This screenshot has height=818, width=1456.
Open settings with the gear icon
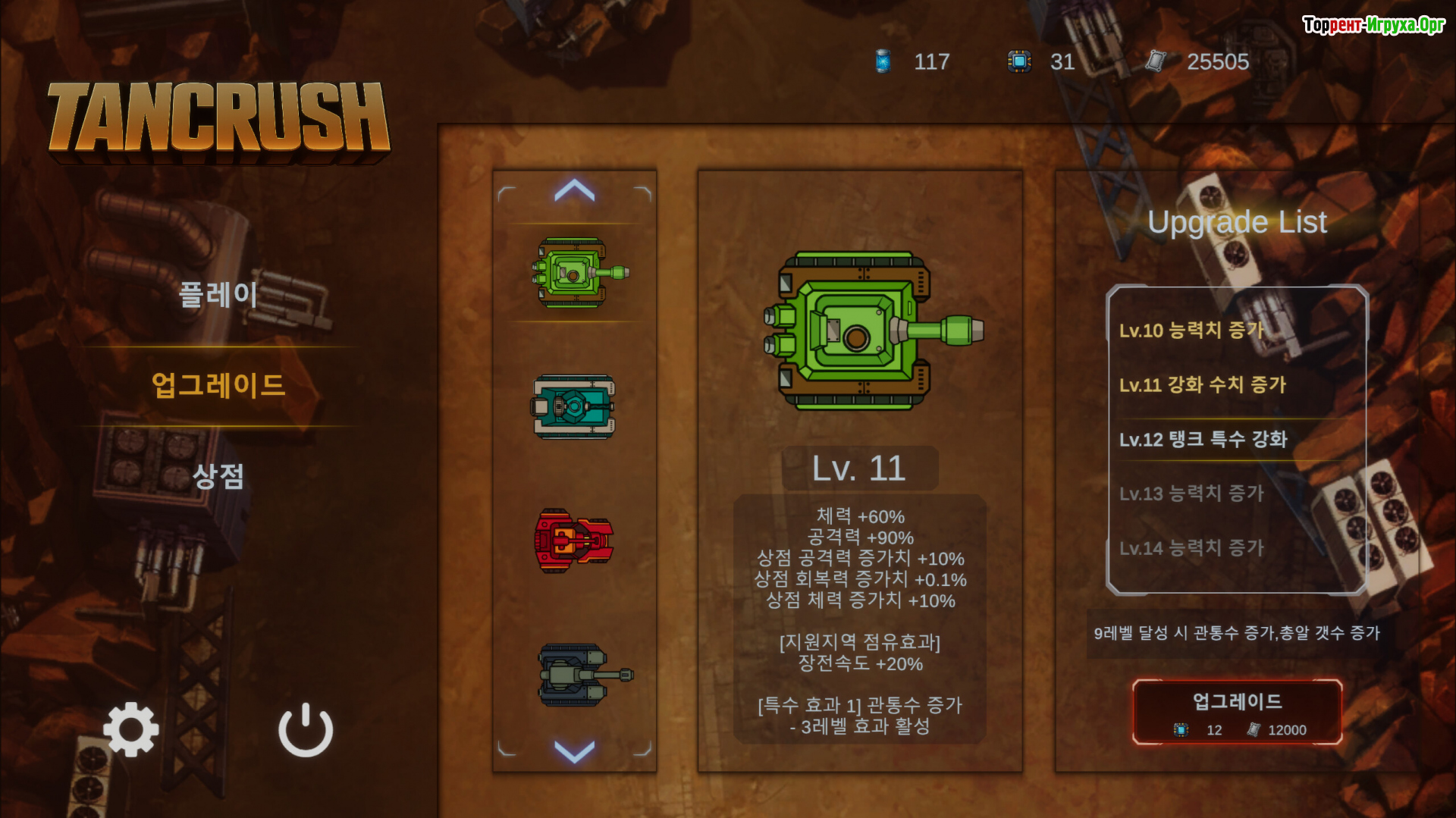131,729
